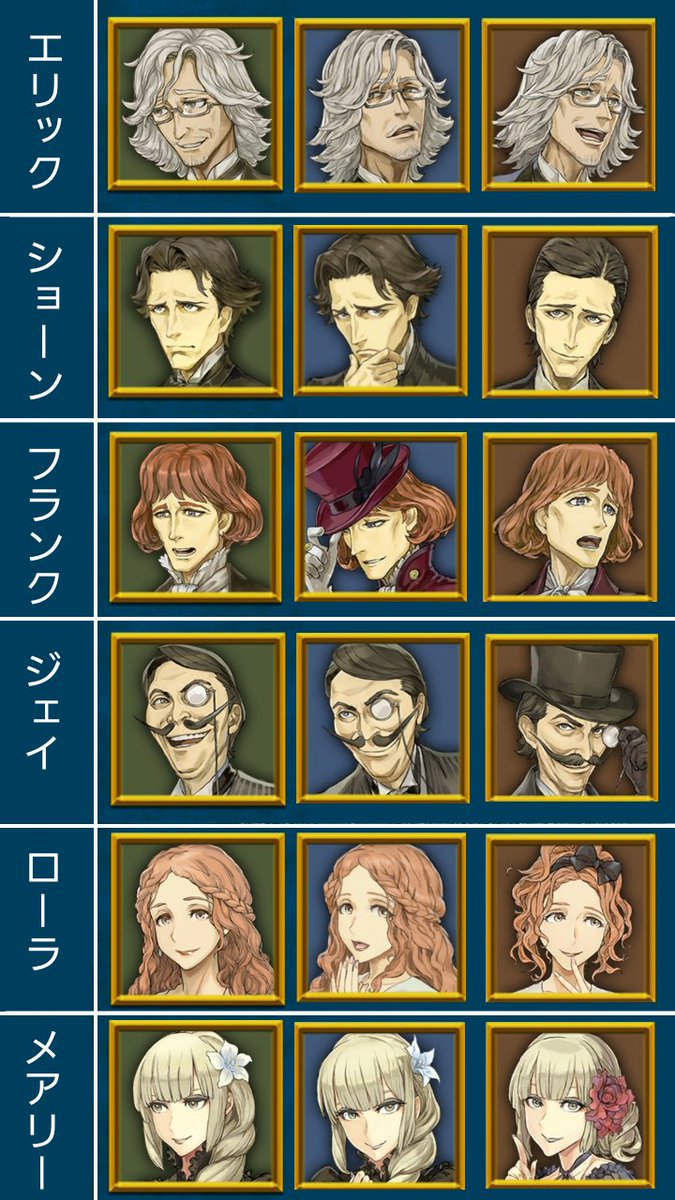The width and height of the screenshot is (675, 1200).
Task: Pick Jay's portrait with the black top hat
Action: (569, 718)
